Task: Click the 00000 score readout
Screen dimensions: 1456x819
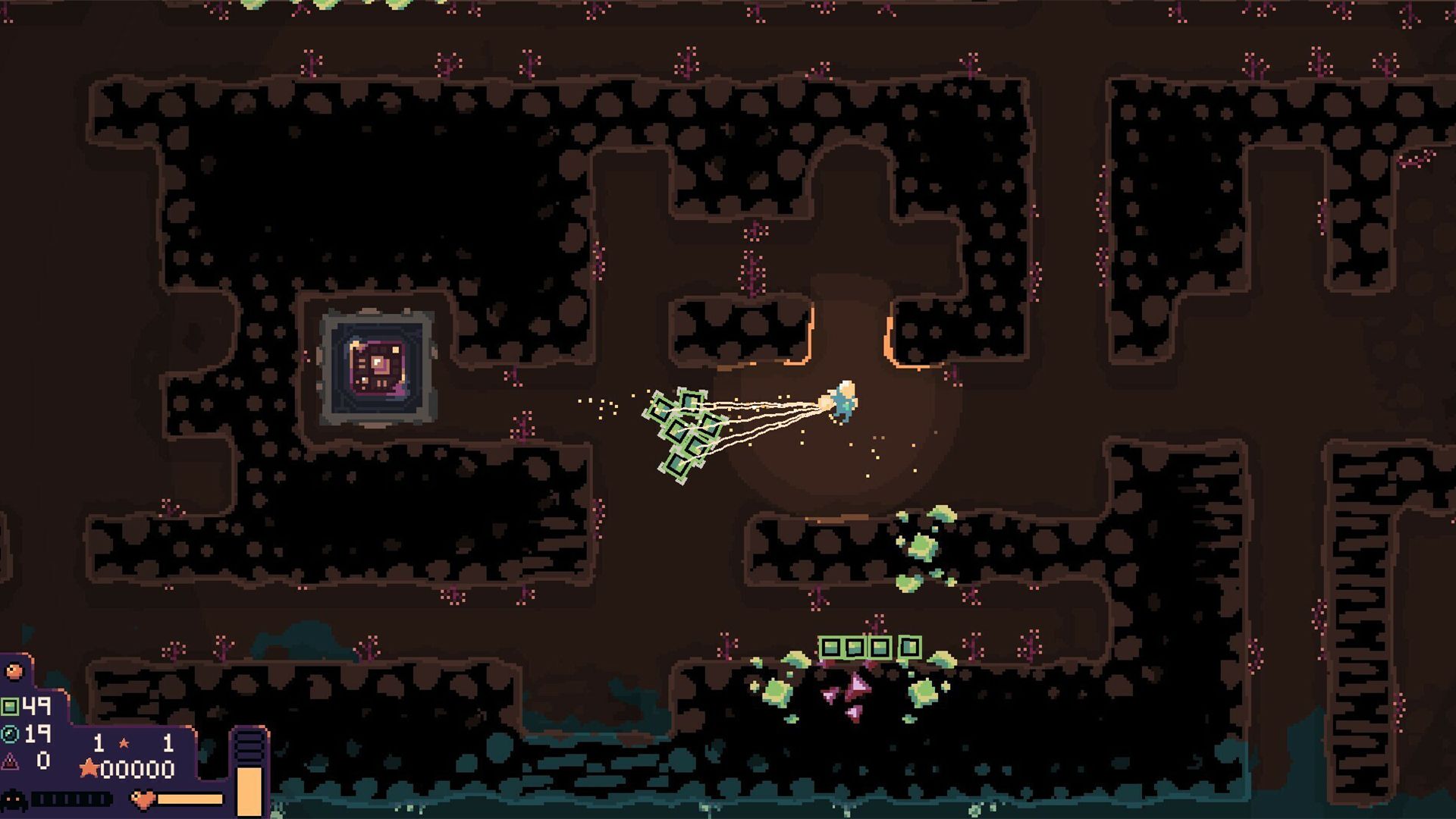Action: [137, 769]
